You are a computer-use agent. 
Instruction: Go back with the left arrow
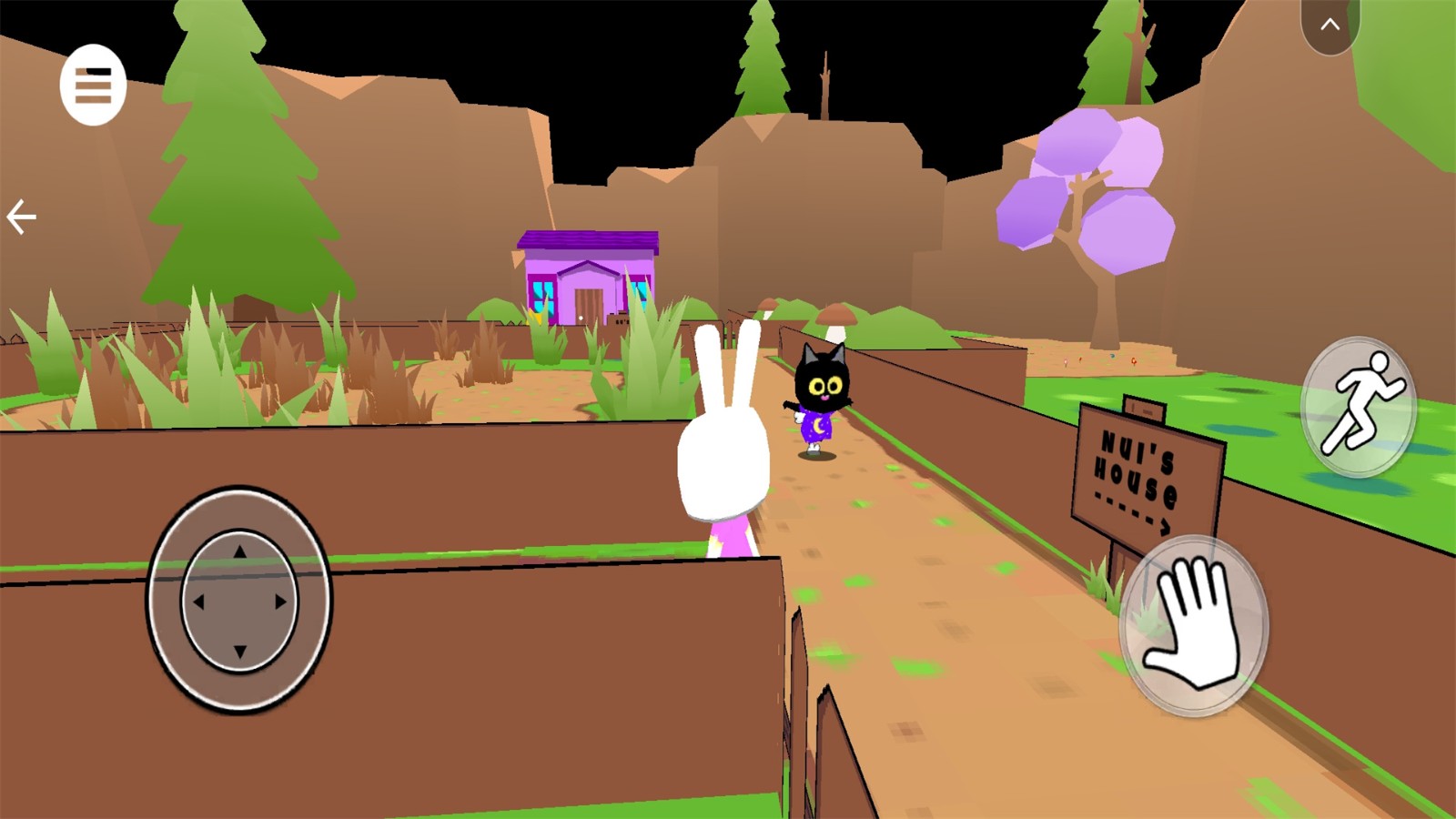pyautogui.click(x=21, y=217)
